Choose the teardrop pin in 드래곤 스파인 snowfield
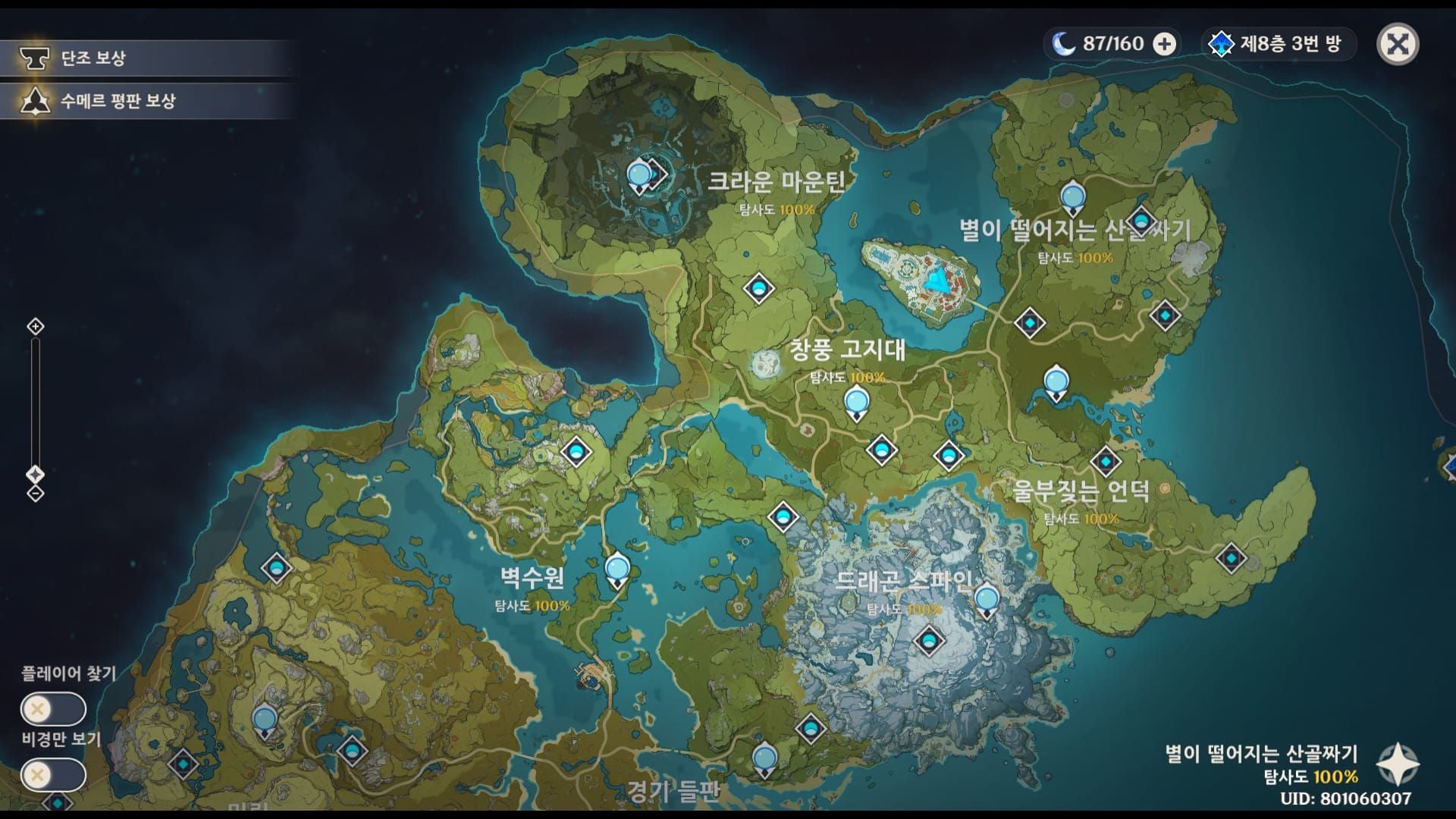This screenshot has width=1456, height=819. (x=987, y=601)
